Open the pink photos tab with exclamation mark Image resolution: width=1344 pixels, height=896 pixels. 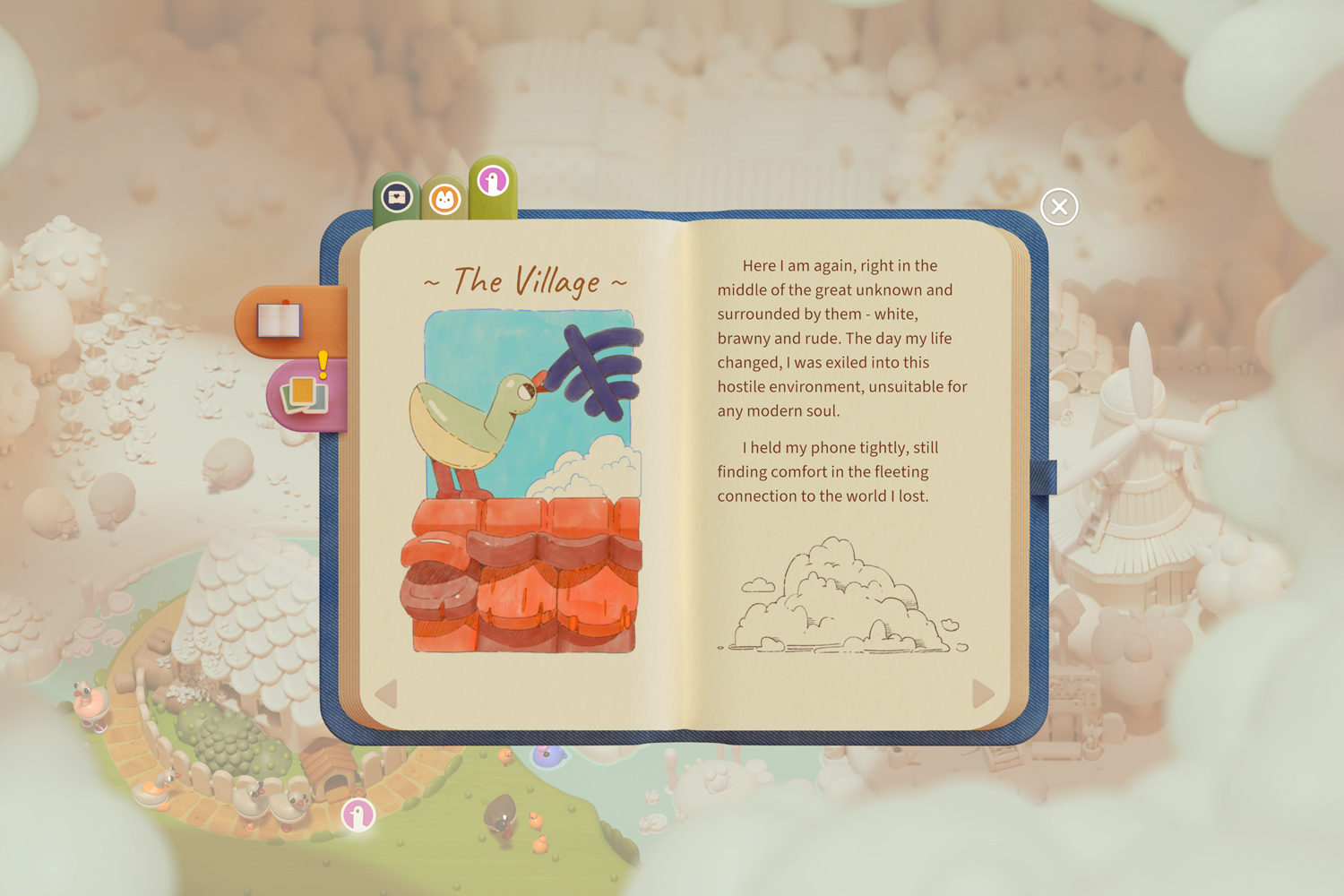pos(305,393)
